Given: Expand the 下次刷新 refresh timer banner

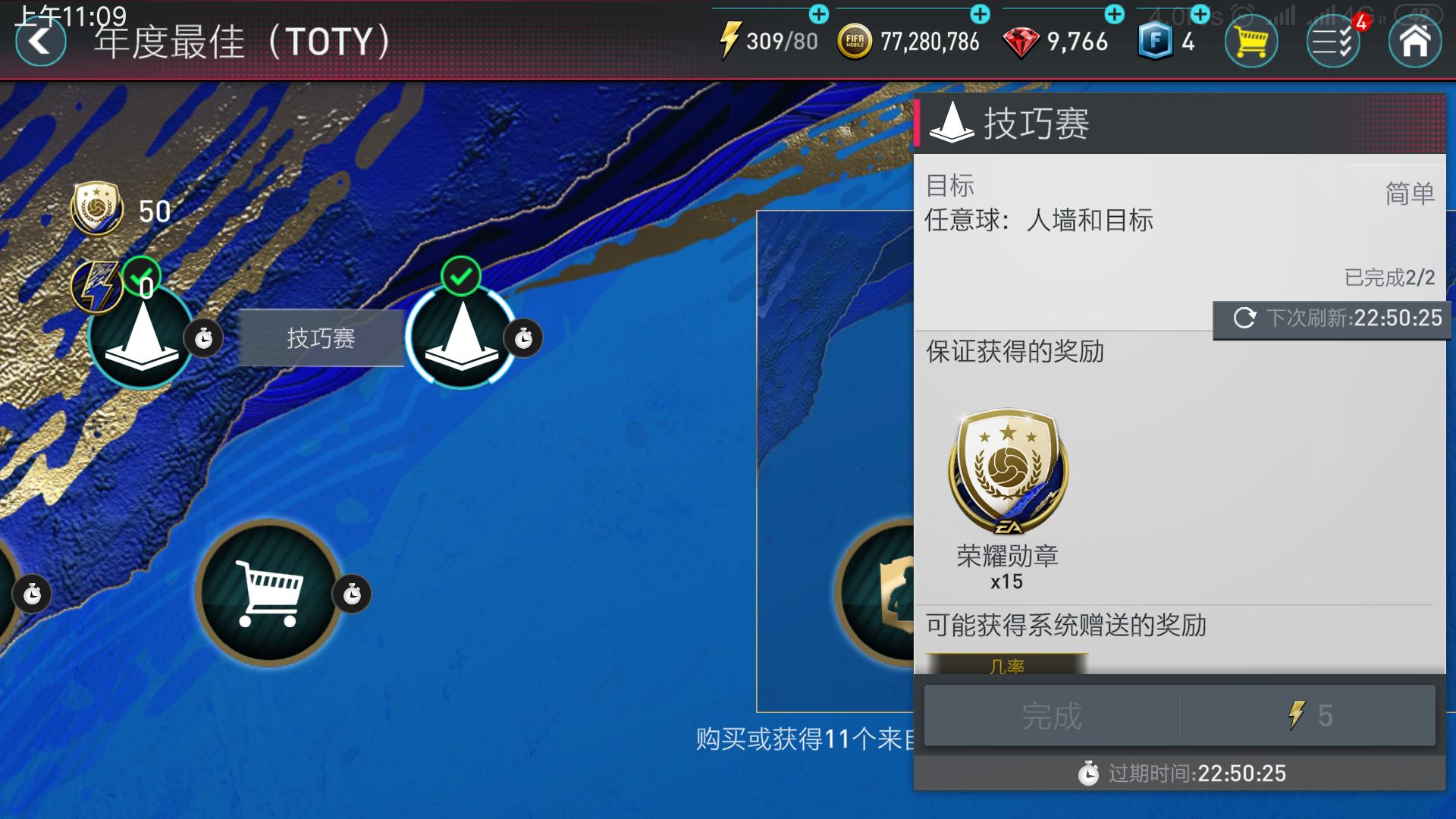Looking at the screenshot, I should coord(1331,318).
